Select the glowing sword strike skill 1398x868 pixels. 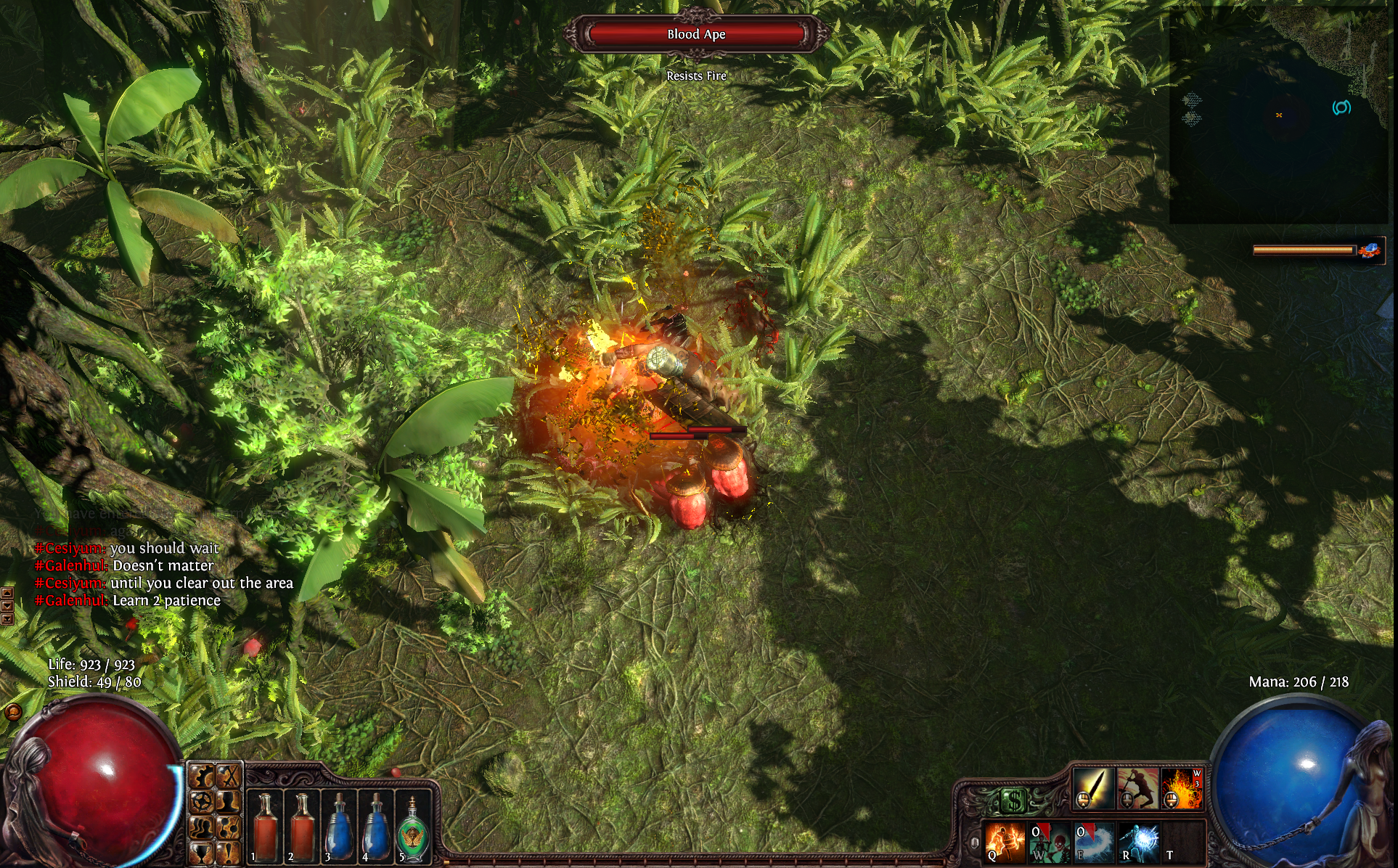point(1093,788)
